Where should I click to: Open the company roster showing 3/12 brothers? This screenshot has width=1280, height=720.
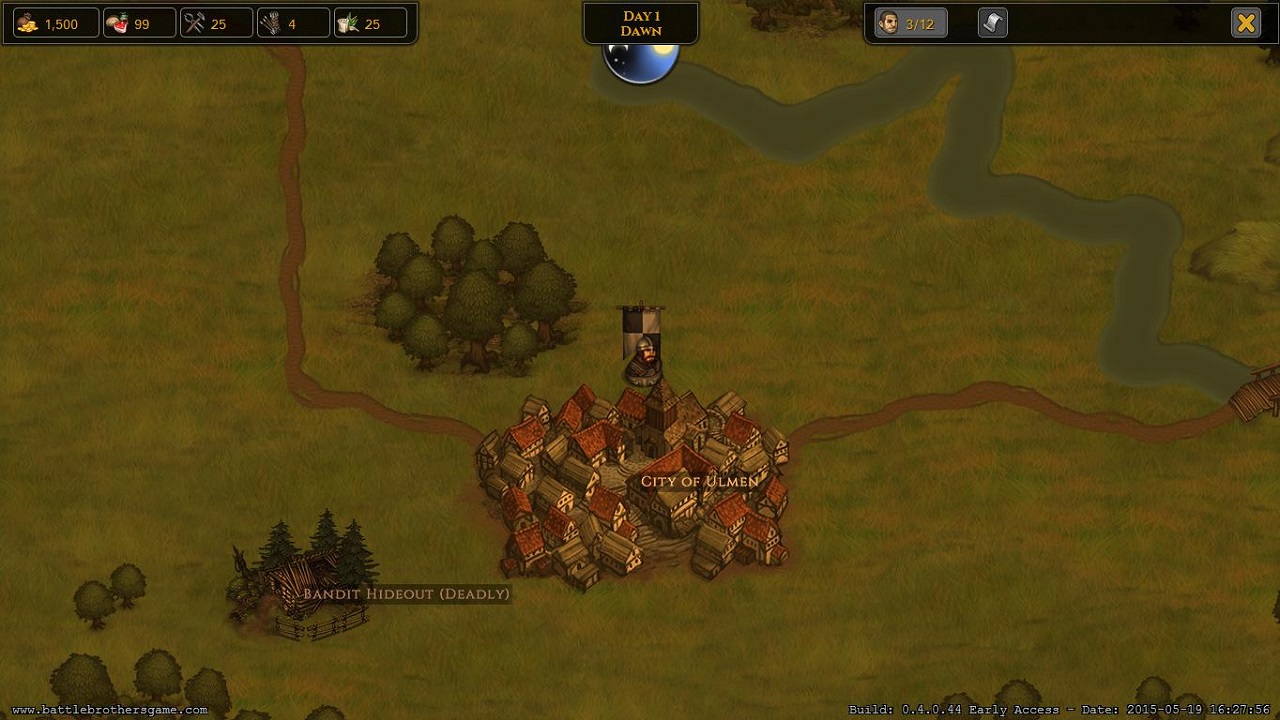(910, 23)
